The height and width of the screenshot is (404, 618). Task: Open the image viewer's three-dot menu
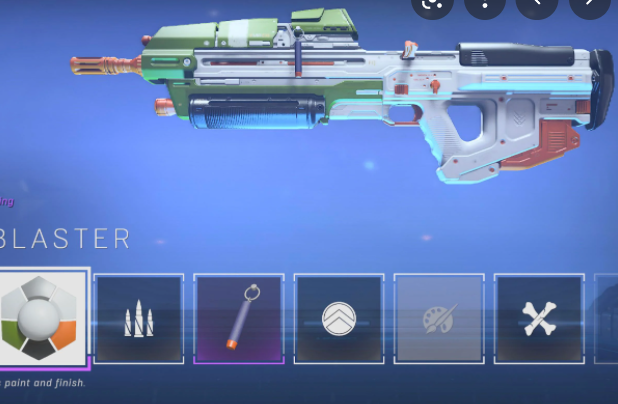(x=486, y=5)
